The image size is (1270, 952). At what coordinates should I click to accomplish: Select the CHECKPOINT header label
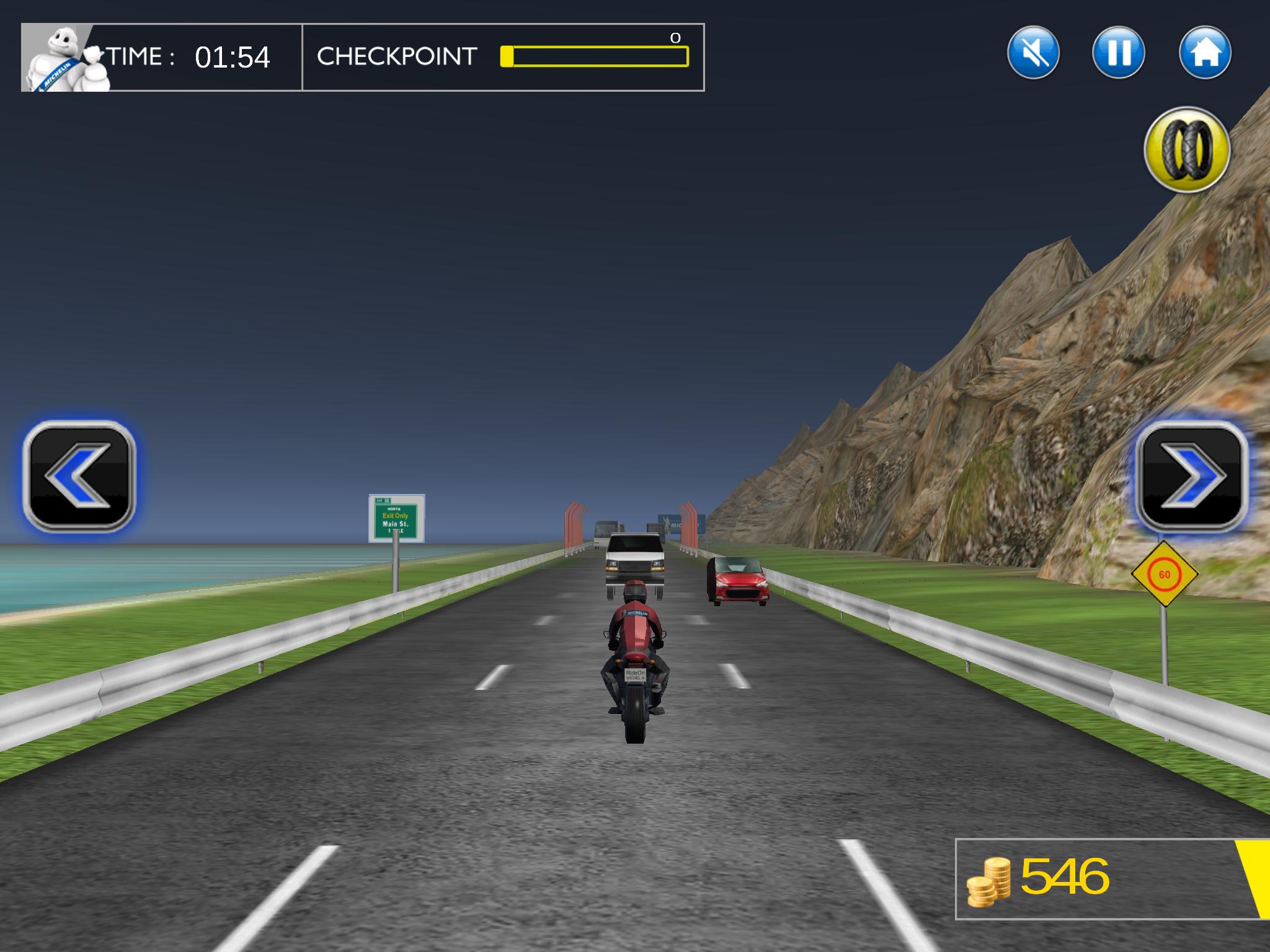[396, 57]
